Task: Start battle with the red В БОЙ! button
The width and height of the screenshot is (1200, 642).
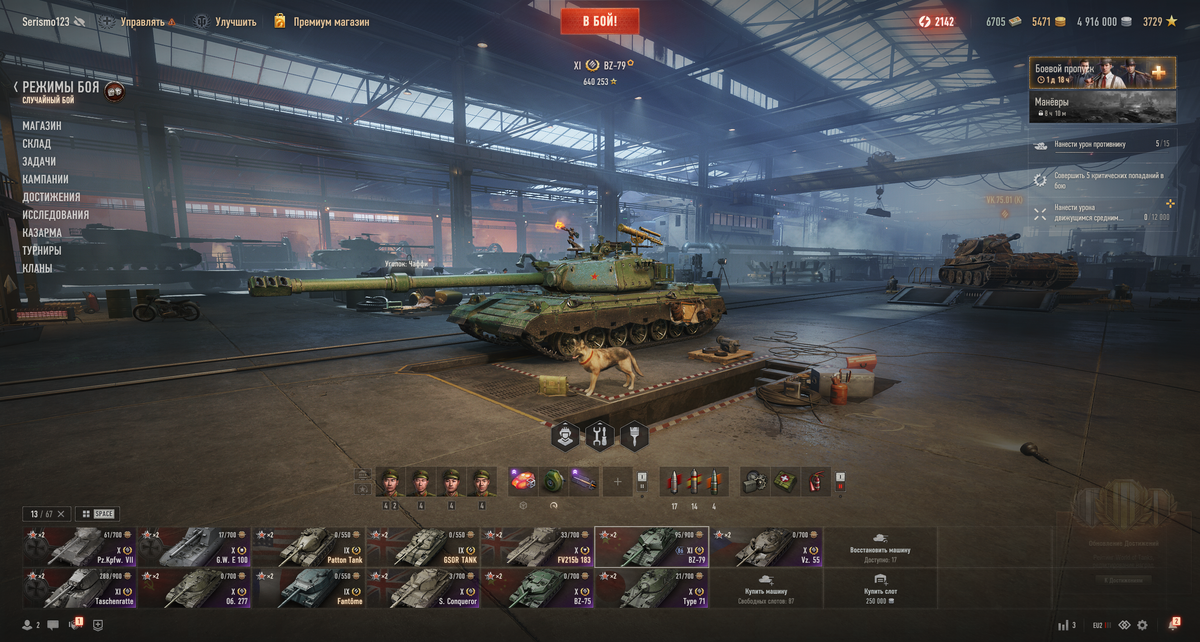Action: (601, 20)
